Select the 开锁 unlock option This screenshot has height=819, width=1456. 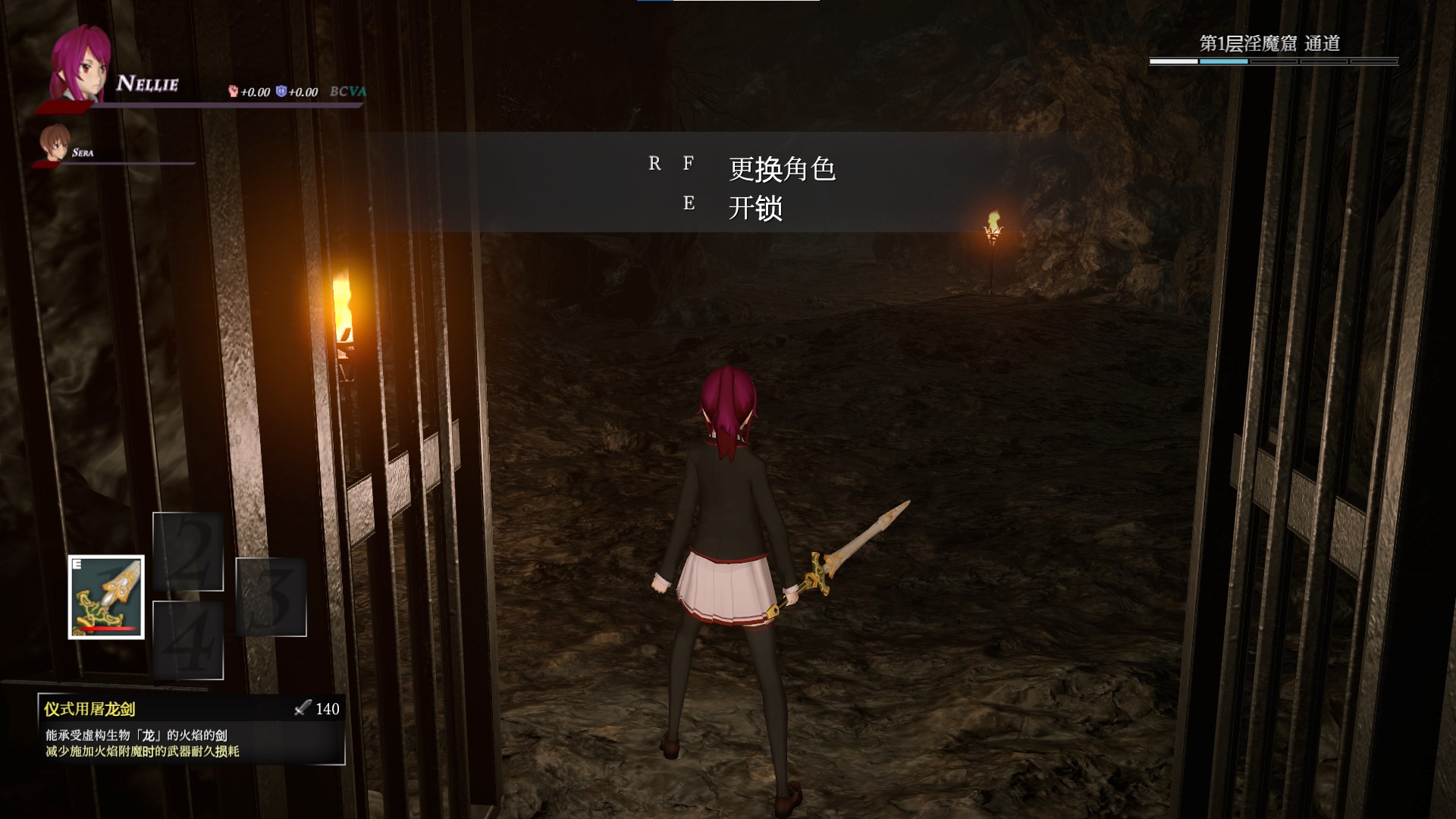(x=755, y=208)
